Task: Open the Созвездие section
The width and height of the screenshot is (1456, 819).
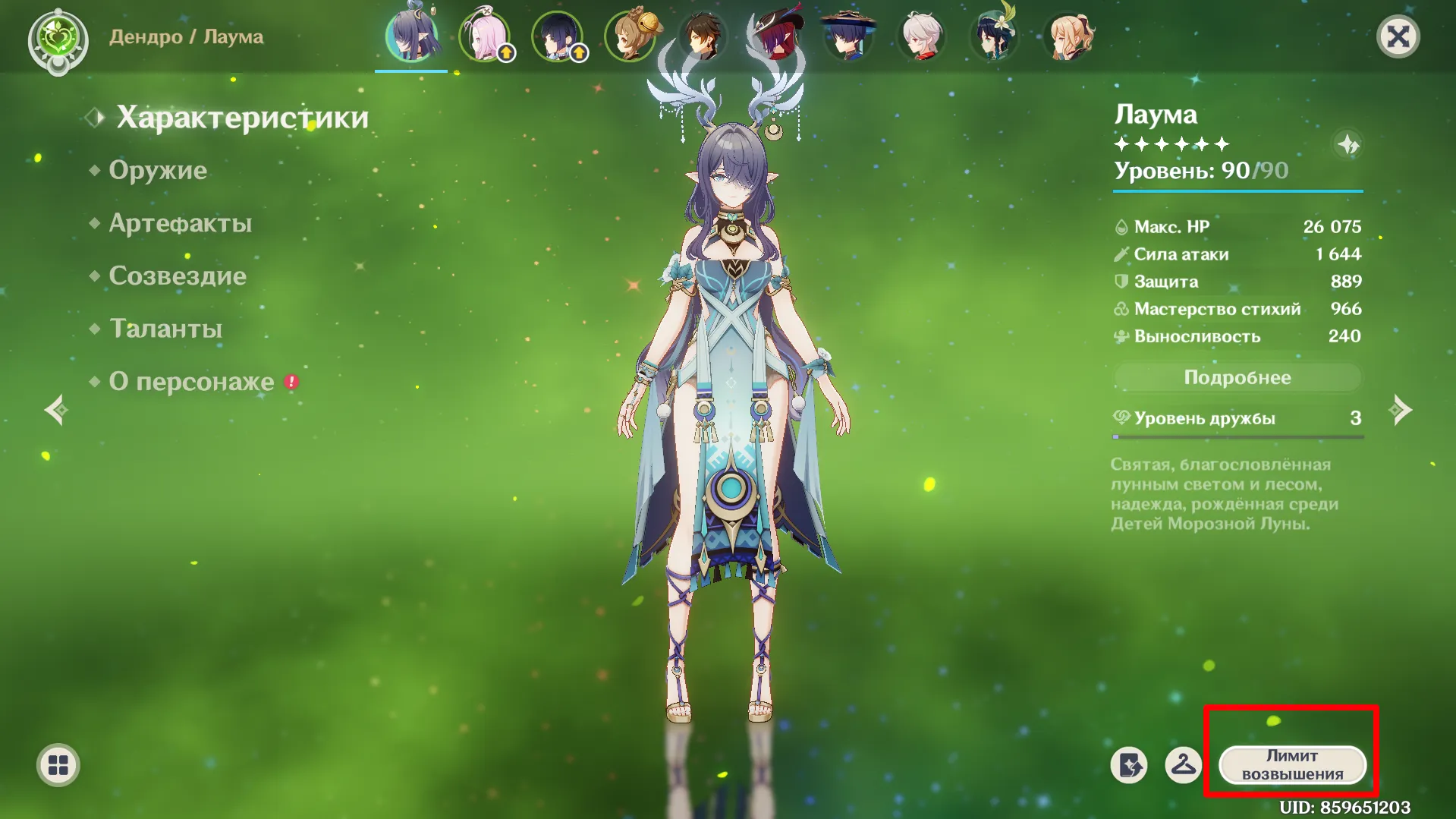Action: coord(178,276)
